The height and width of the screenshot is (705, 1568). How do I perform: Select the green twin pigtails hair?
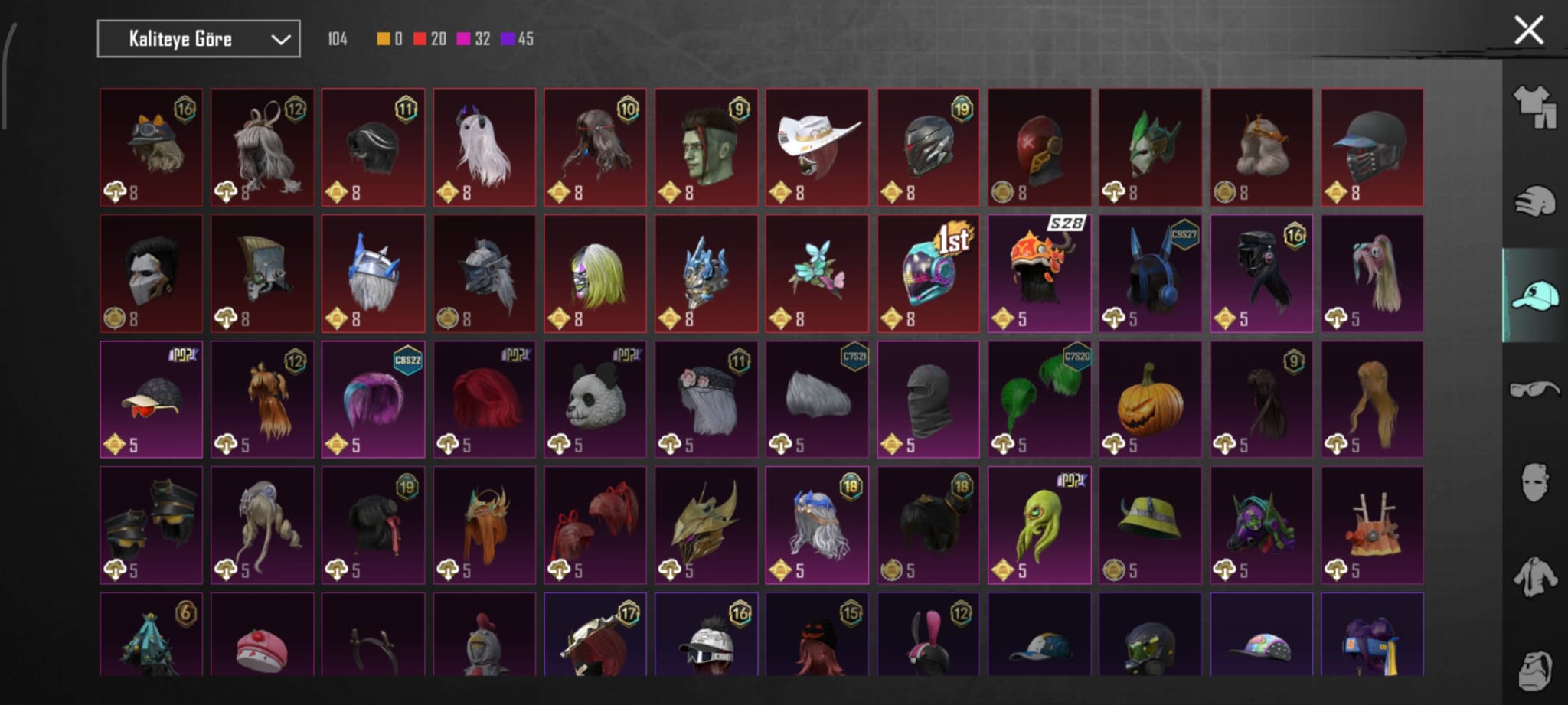1039,400
